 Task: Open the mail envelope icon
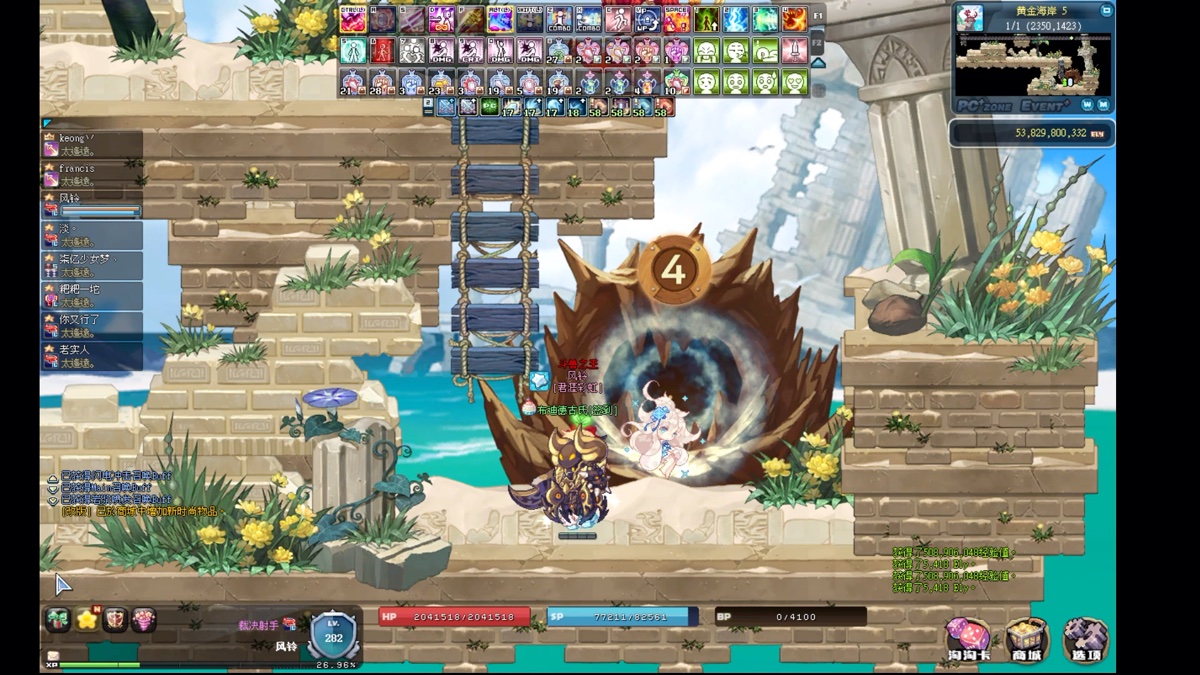point(52,657)
